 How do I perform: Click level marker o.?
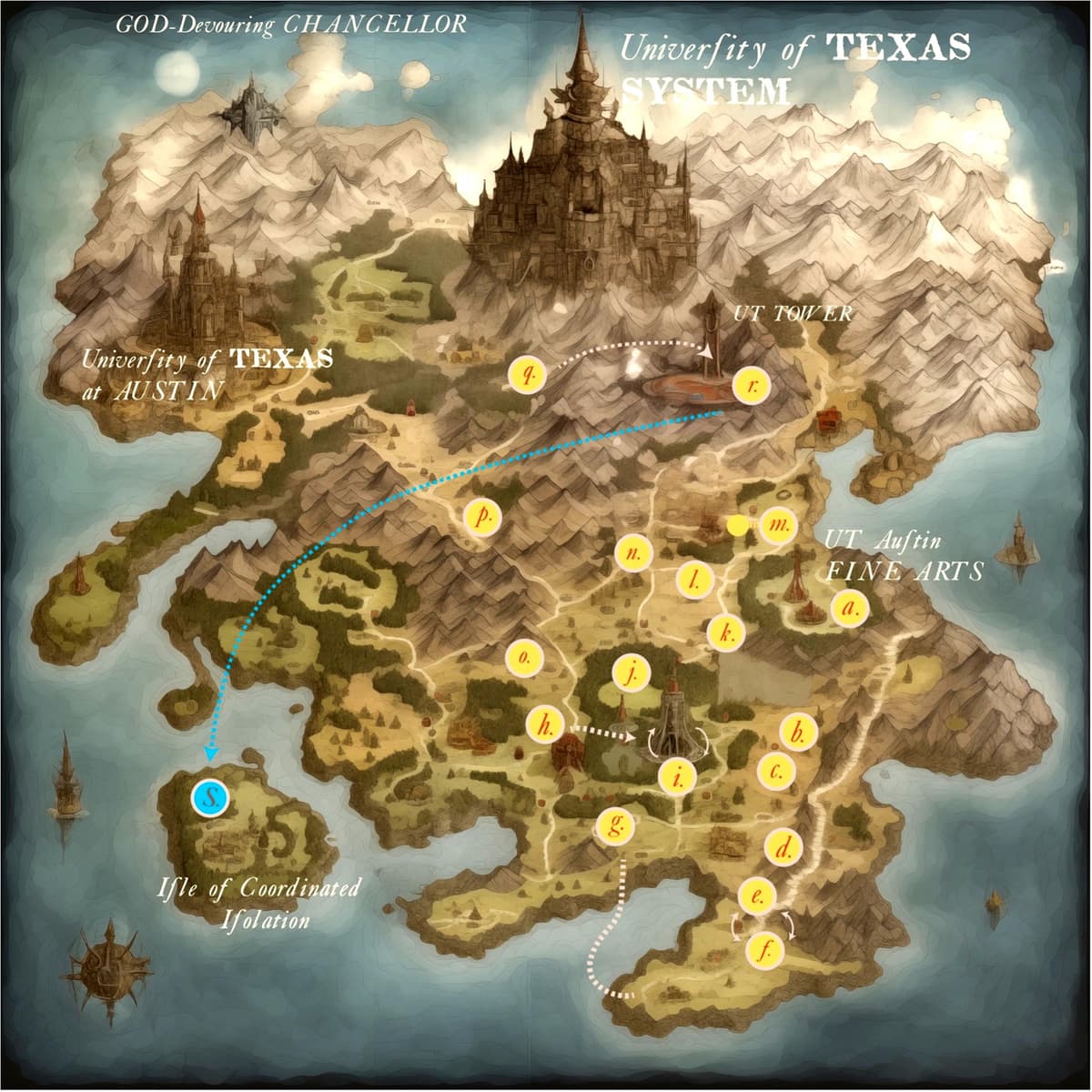522,656
